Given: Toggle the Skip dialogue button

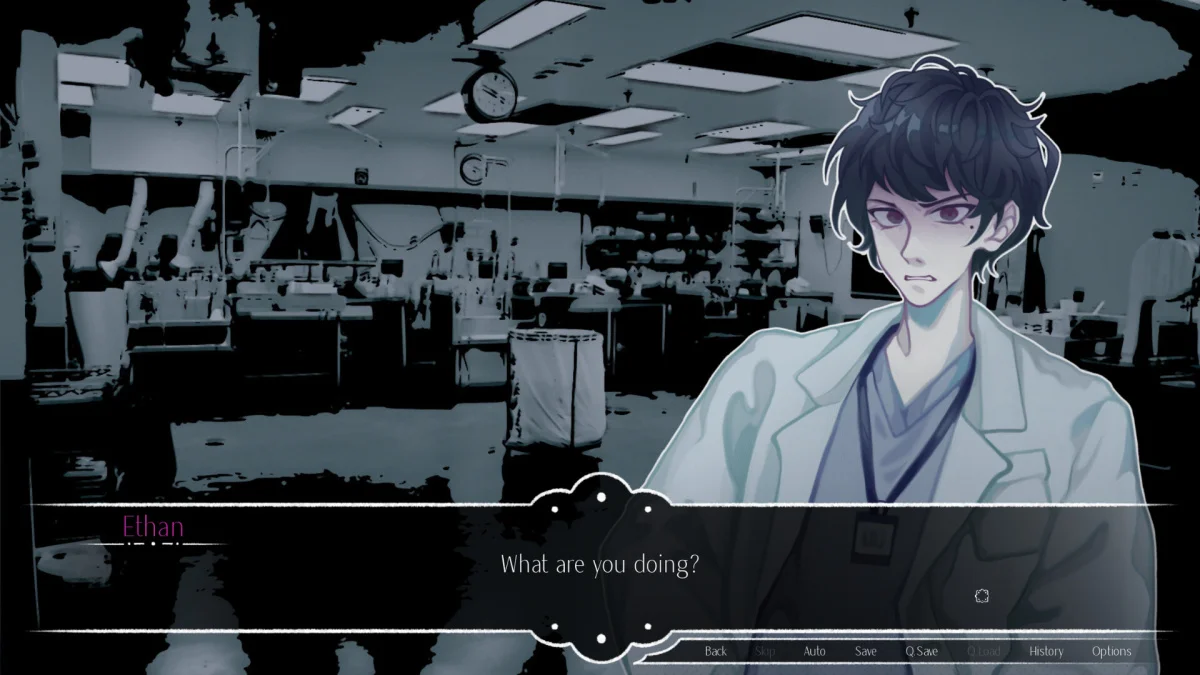Looking at the screenshot, I should click(765, 651).
